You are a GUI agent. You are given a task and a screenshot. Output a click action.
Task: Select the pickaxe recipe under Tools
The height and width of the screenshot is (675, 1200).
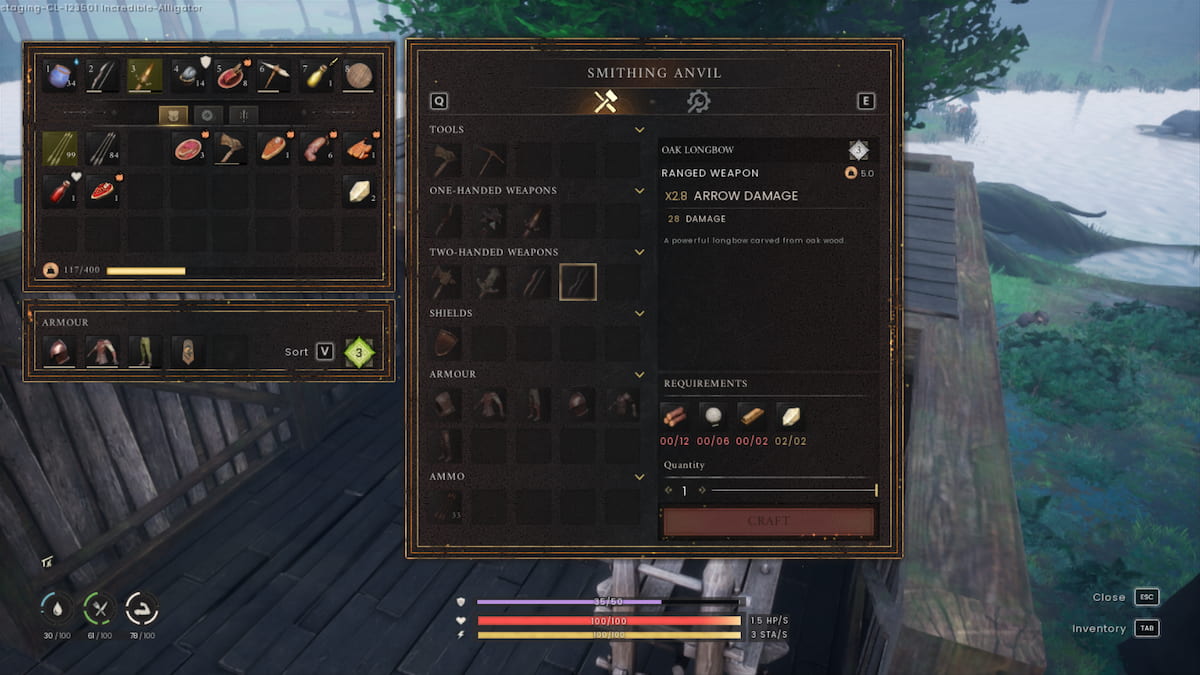[491, 160]
